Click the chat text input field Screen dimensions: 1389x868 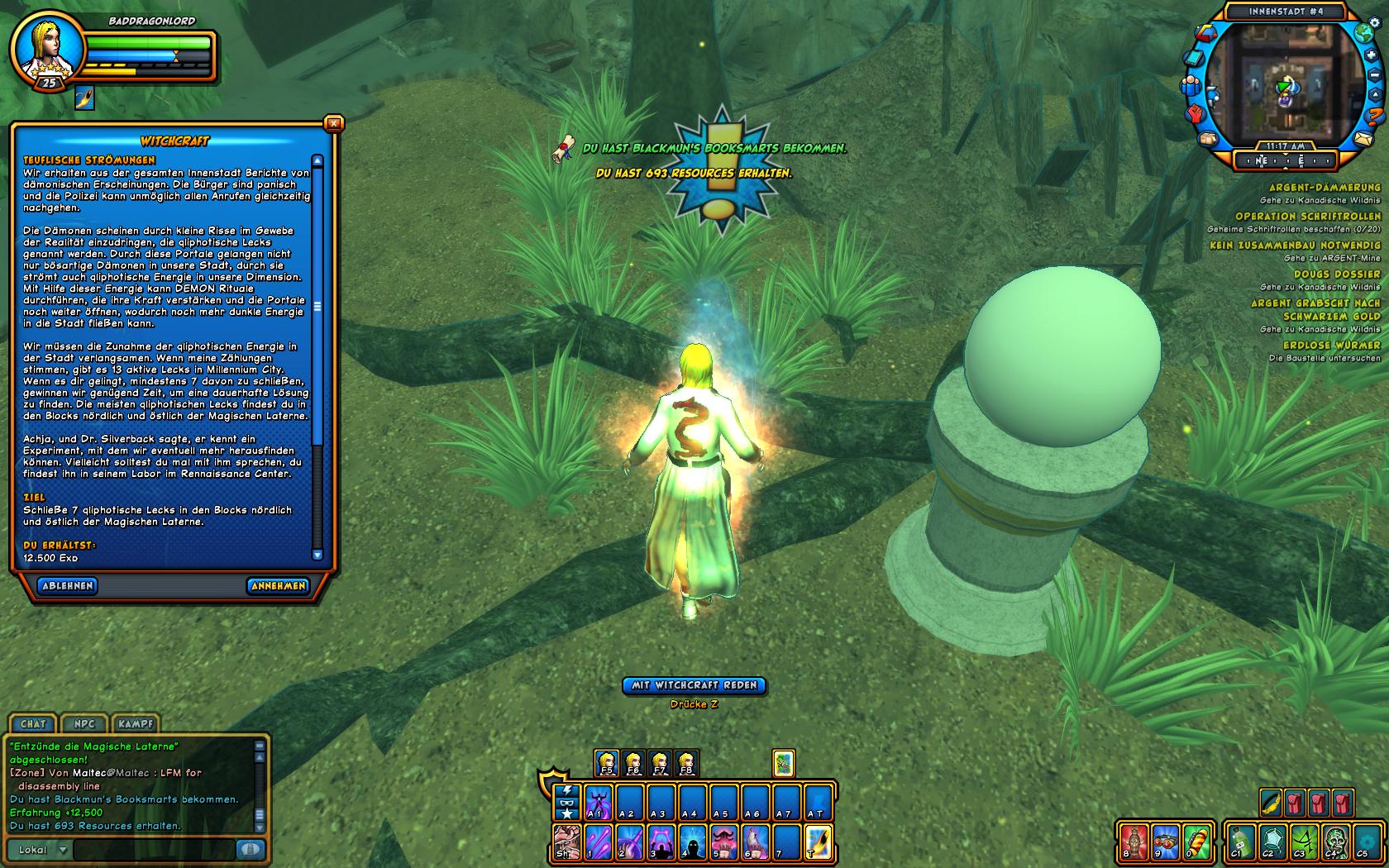click(x=153, y=850)
